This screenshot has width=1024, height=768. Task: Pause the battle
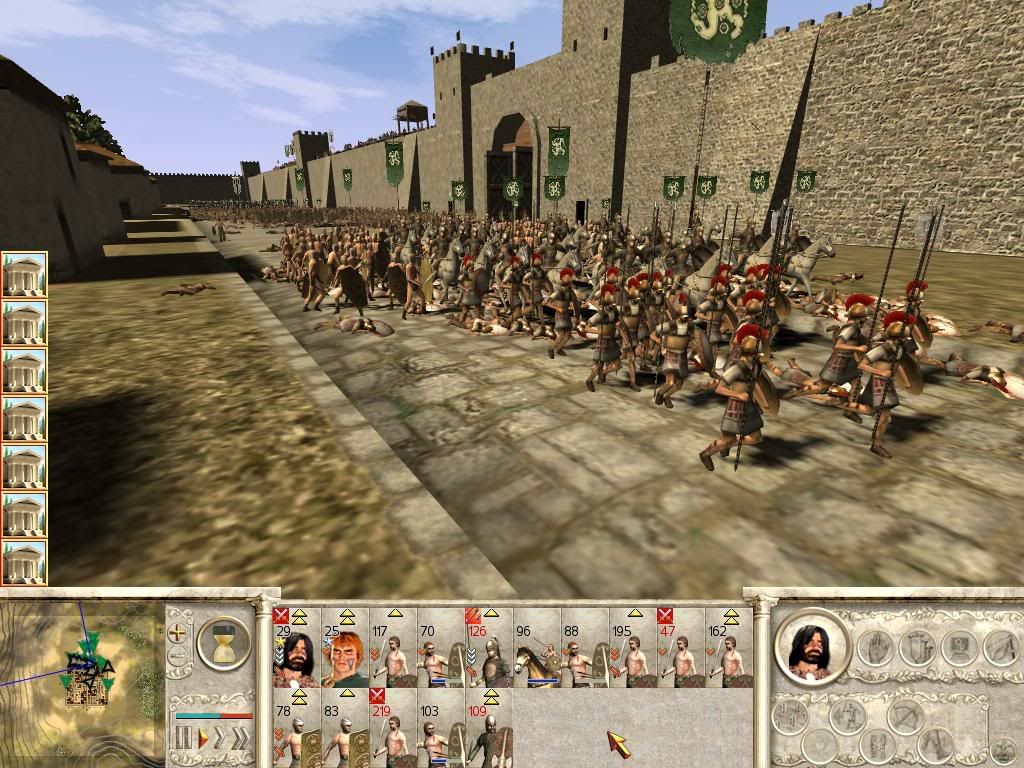pos(182,739)
